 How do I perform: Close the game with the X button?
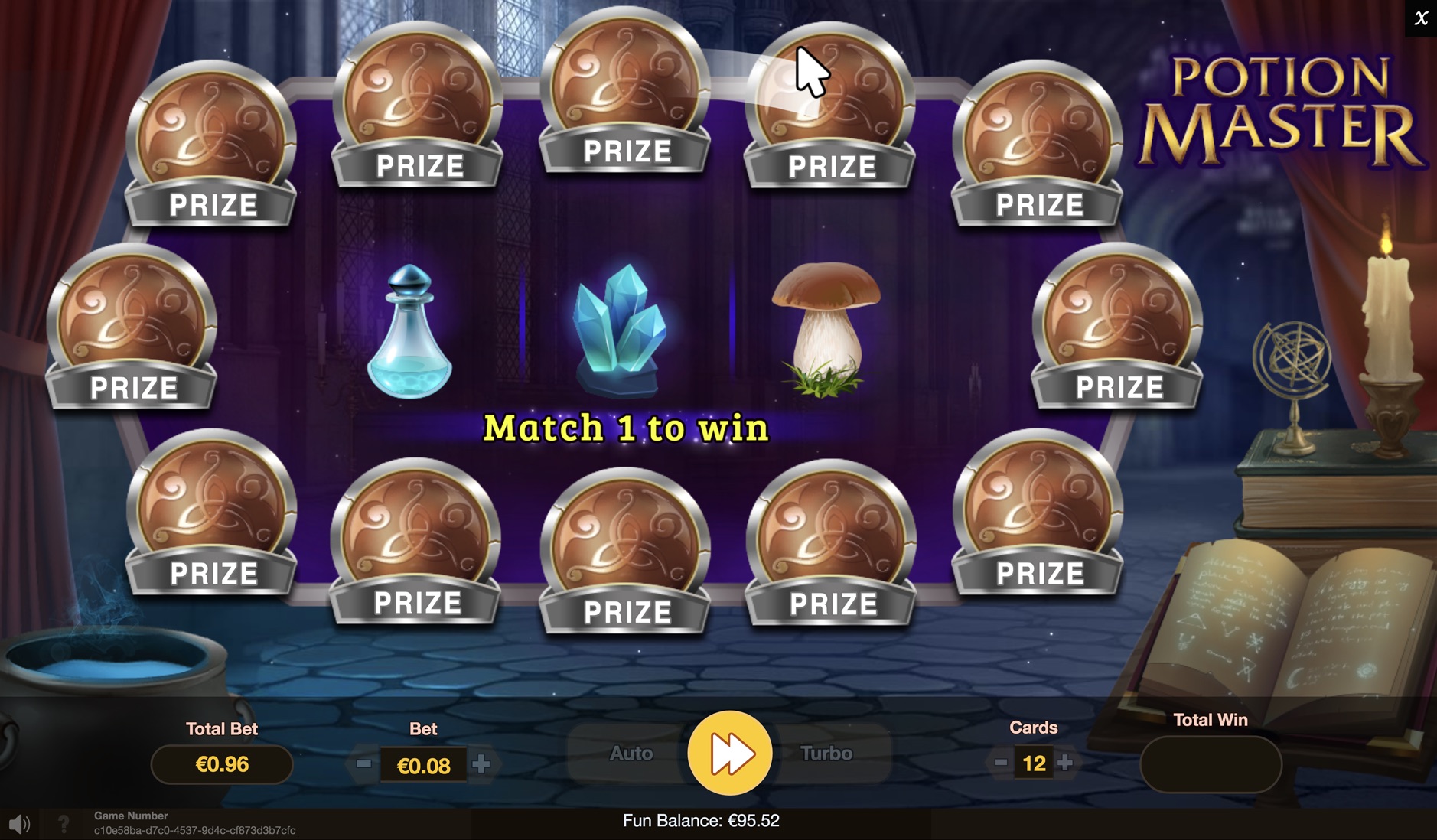pos(1421,18)
